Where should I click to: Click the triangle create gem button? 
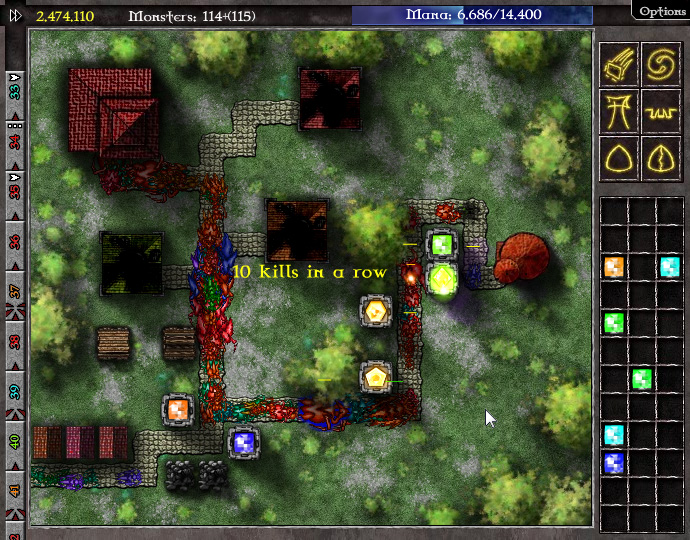coord(619,156)
